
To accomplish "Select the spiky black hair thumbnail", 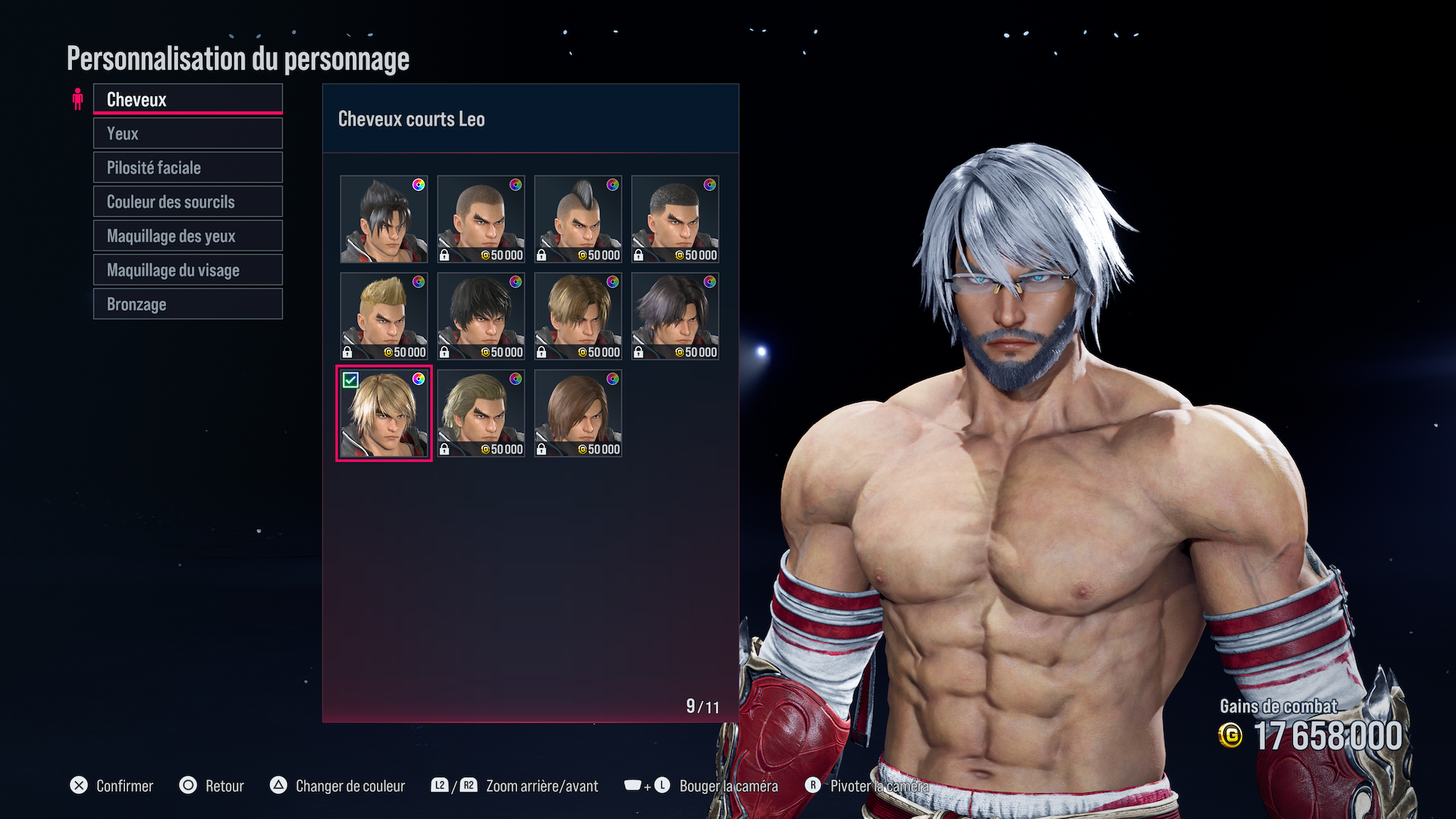I will 384,219.
